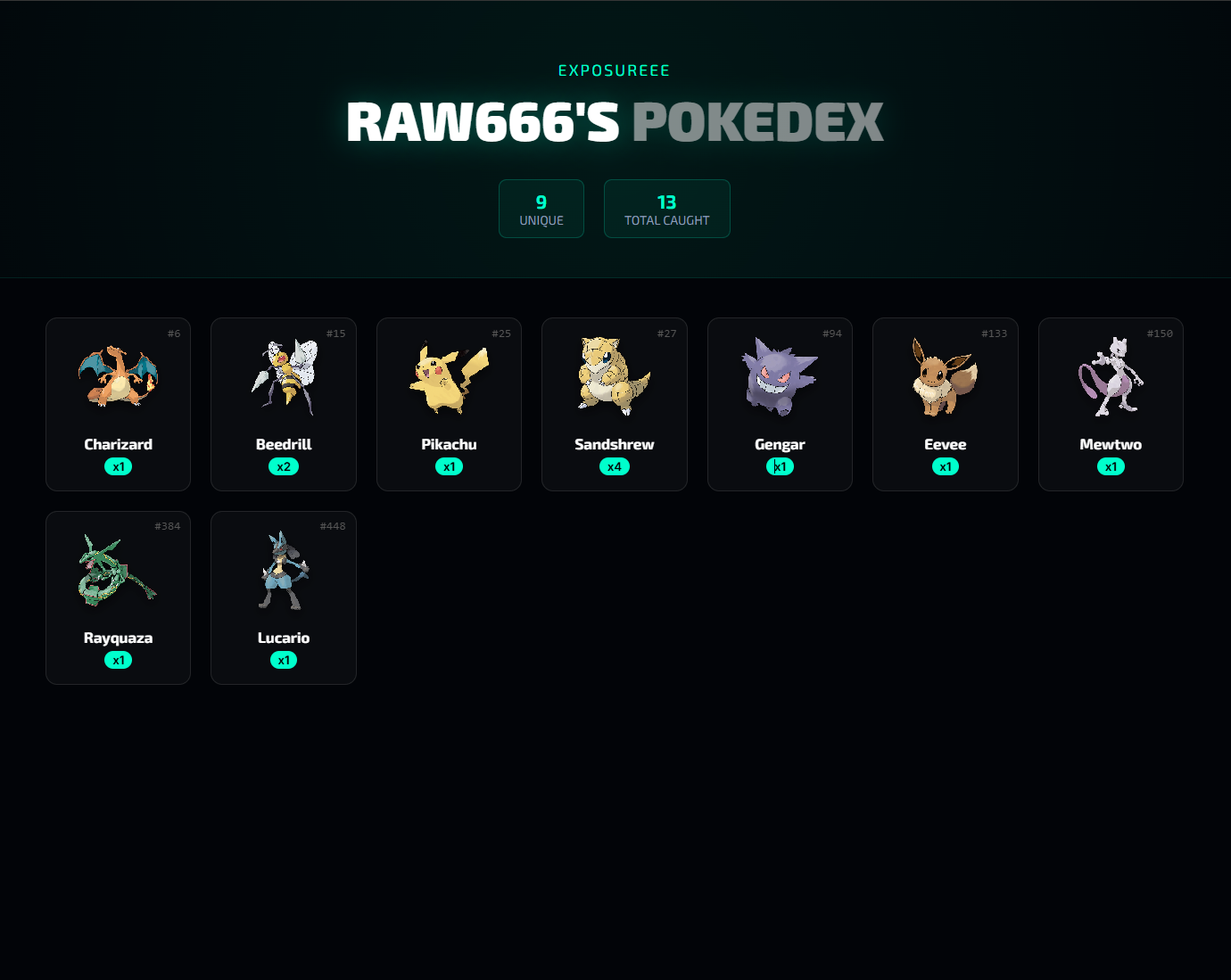Click the Sandshrew Pokedex card

(614, 404)
